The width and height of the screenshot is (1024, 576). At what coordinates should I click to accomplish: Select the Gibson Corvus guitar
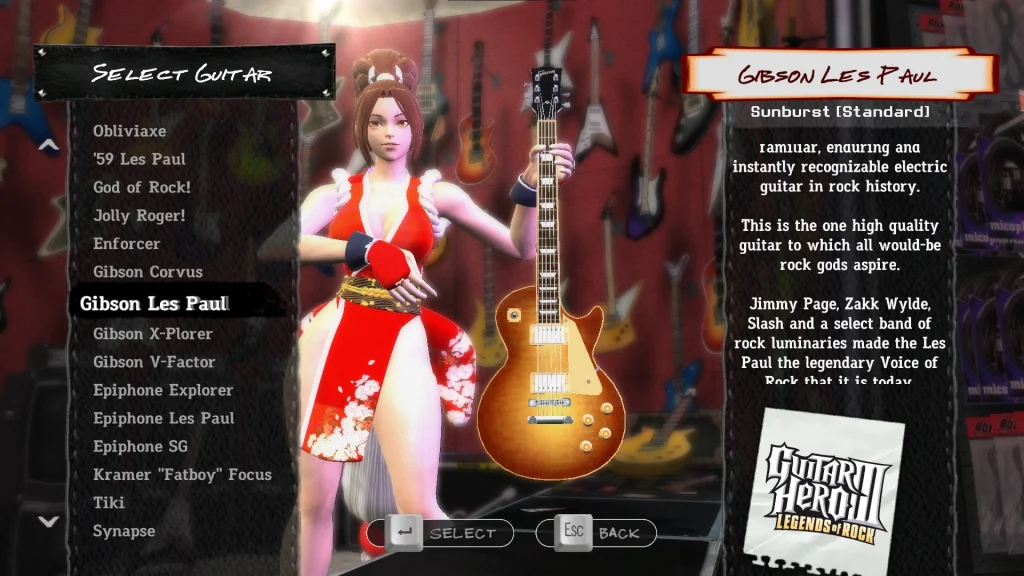pyautogui.click(x=148, y=271)
